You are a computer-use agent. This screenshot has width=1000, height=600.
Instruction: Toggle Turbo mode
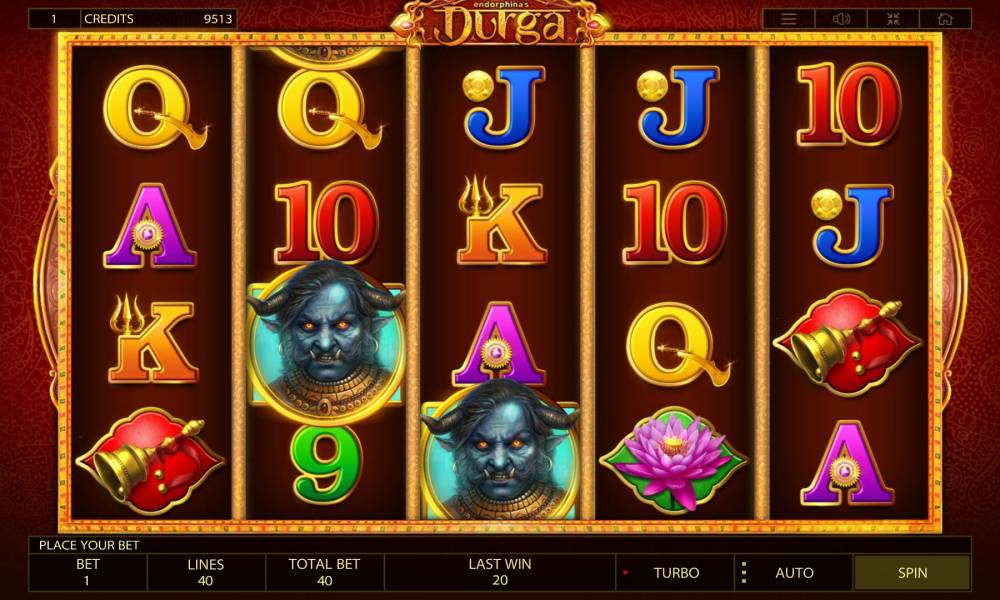676,573
